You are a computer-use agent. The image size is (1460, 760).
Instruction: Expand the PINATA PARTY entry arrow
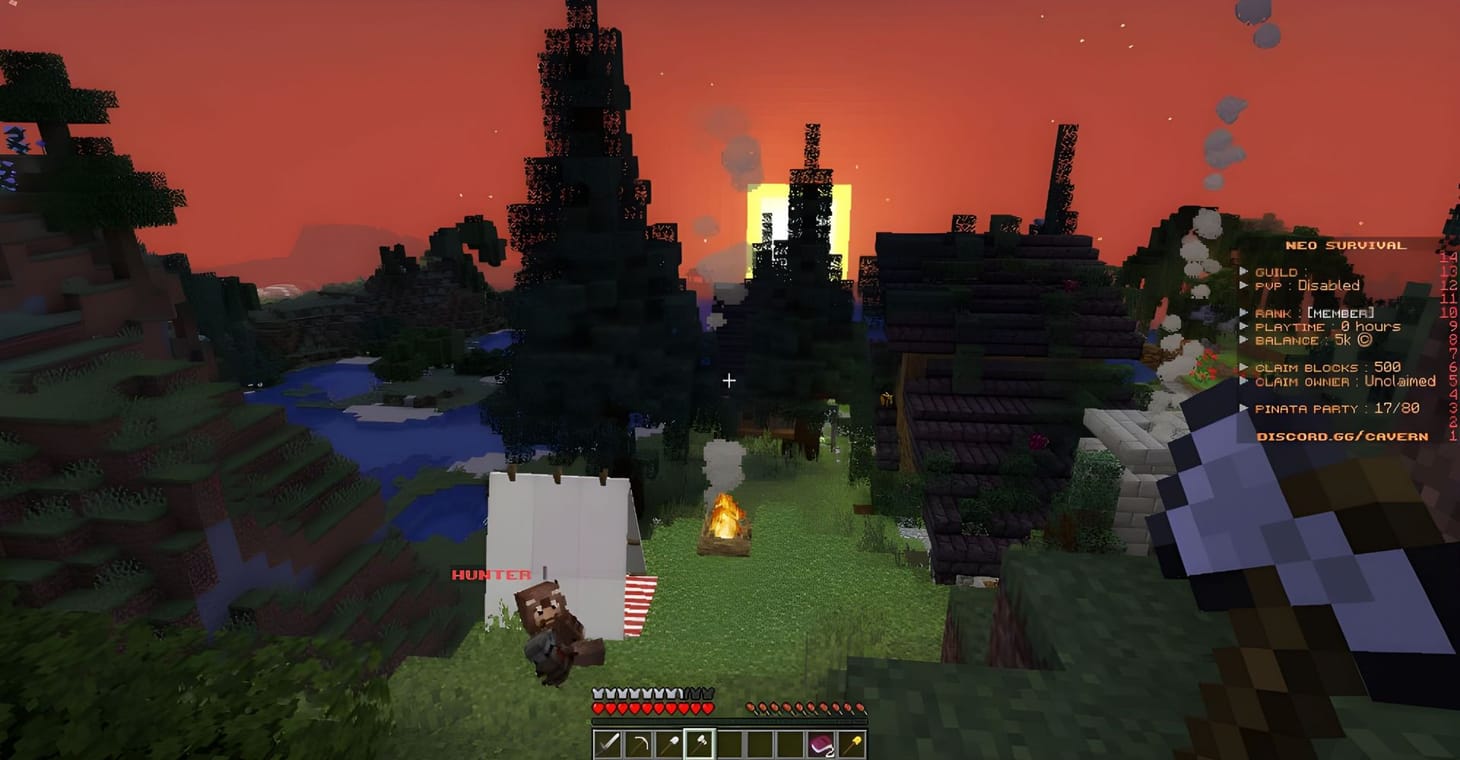1244,408
